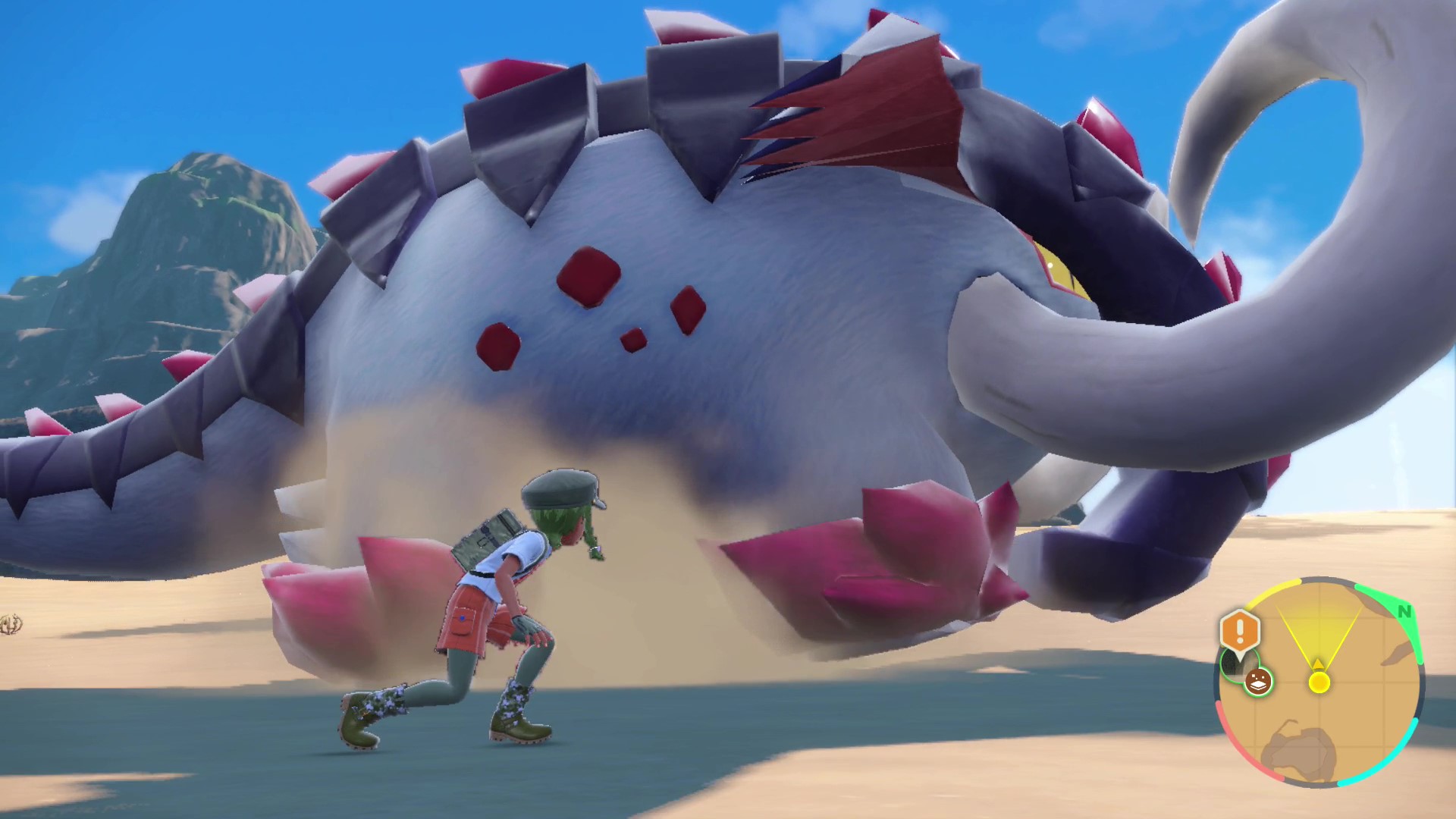Click the orange exclamation objective marker
The width and height of the screenshot is (1456, 819).
click(x=1240, y=630)
